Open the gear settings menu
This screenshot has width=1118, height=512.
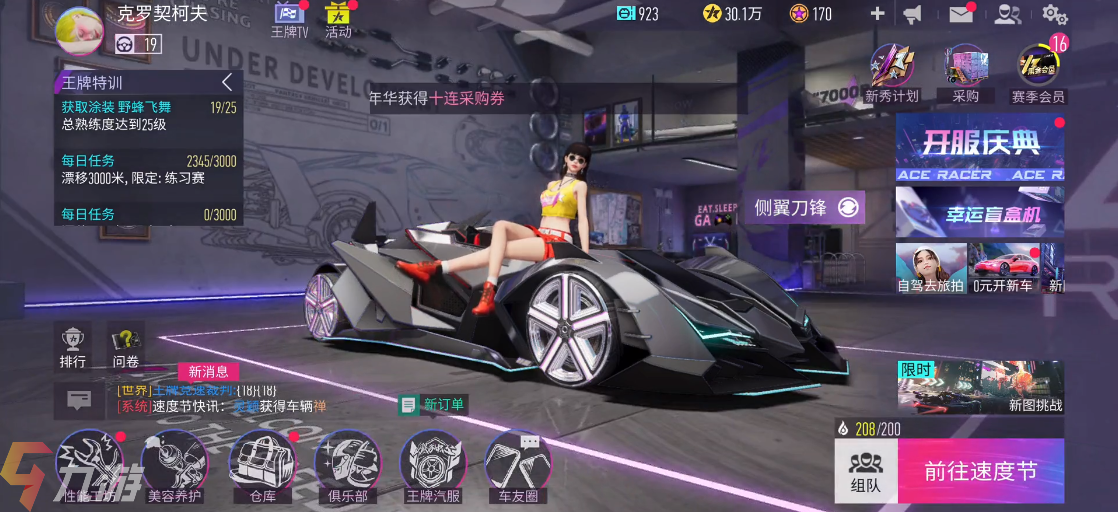tap(1054, 14)
